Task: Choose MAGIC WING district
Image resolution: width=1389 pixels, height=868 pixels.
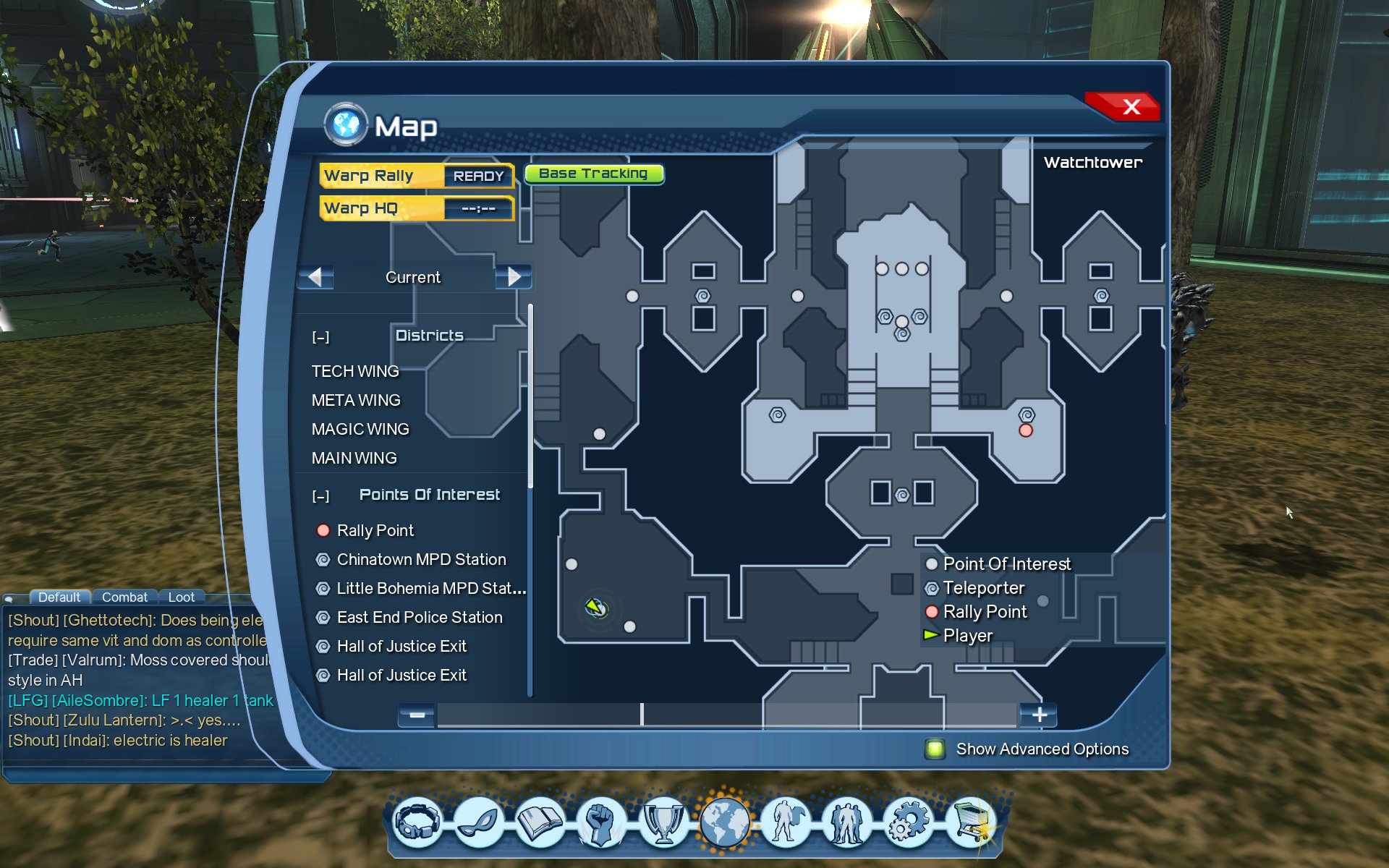Action: pos(360,429)
